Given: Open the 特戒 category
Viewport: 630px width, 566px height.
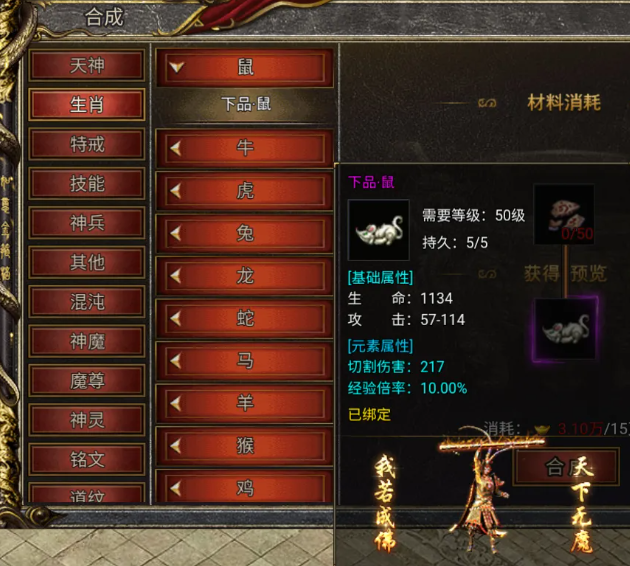Looking at the screenshot, I should point(87,144).
